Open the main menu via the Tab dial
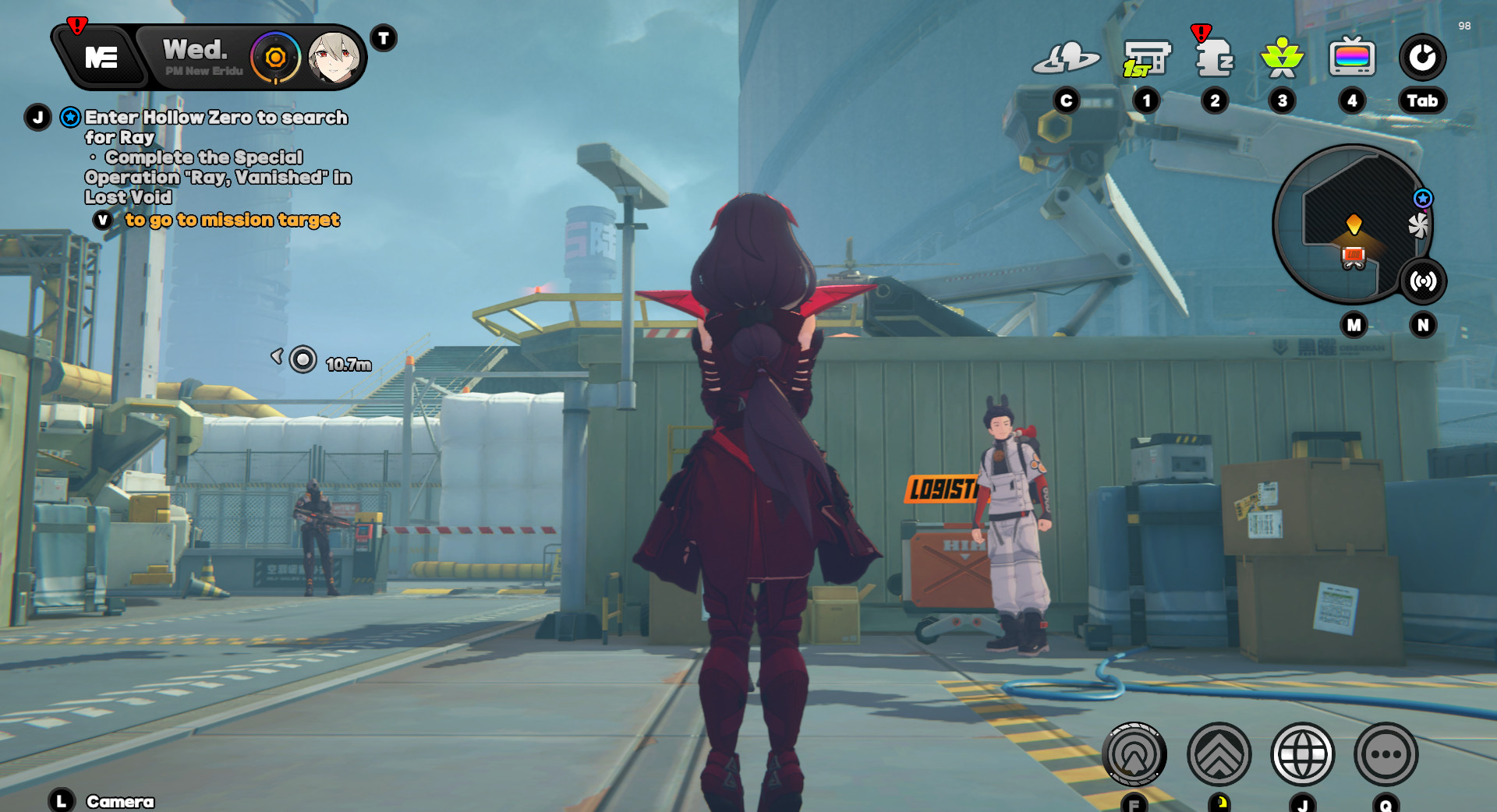Image resolution: width=1497 pixels, height=812 pixels. click(x=1424, y=57)
